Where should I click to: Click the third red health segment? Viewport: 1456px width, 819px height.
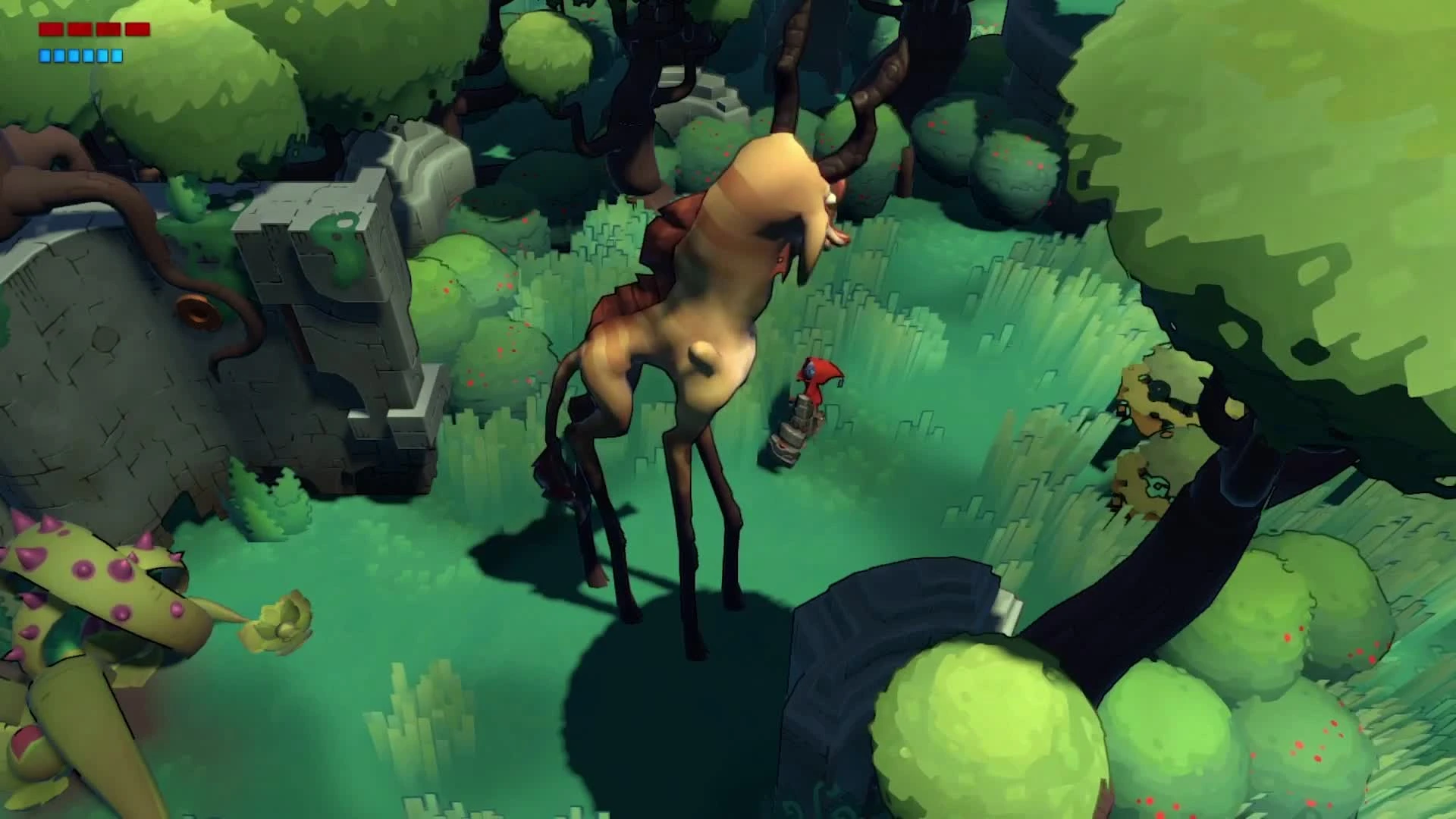[x=108, y=29]
